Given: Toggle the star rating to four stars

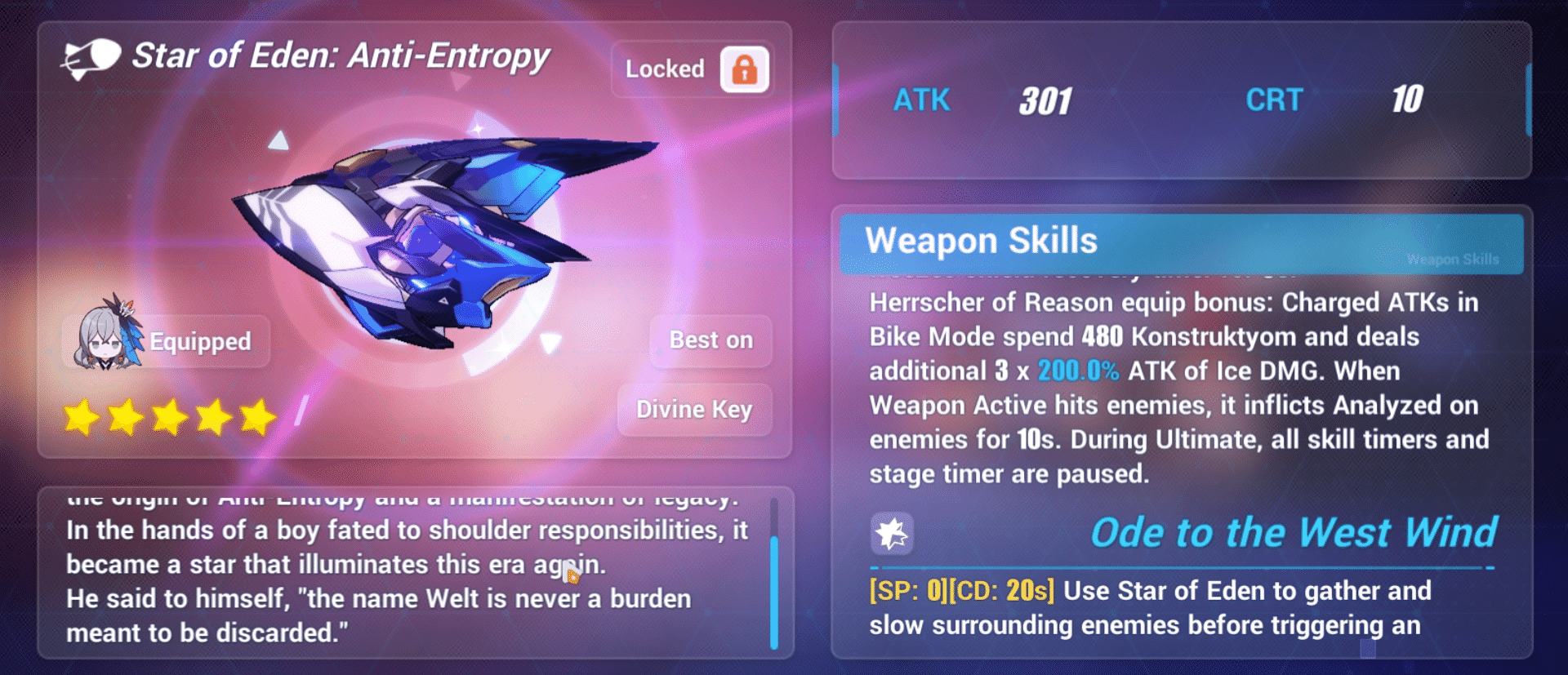Looking at the screenshot, I should click(214, 417).
